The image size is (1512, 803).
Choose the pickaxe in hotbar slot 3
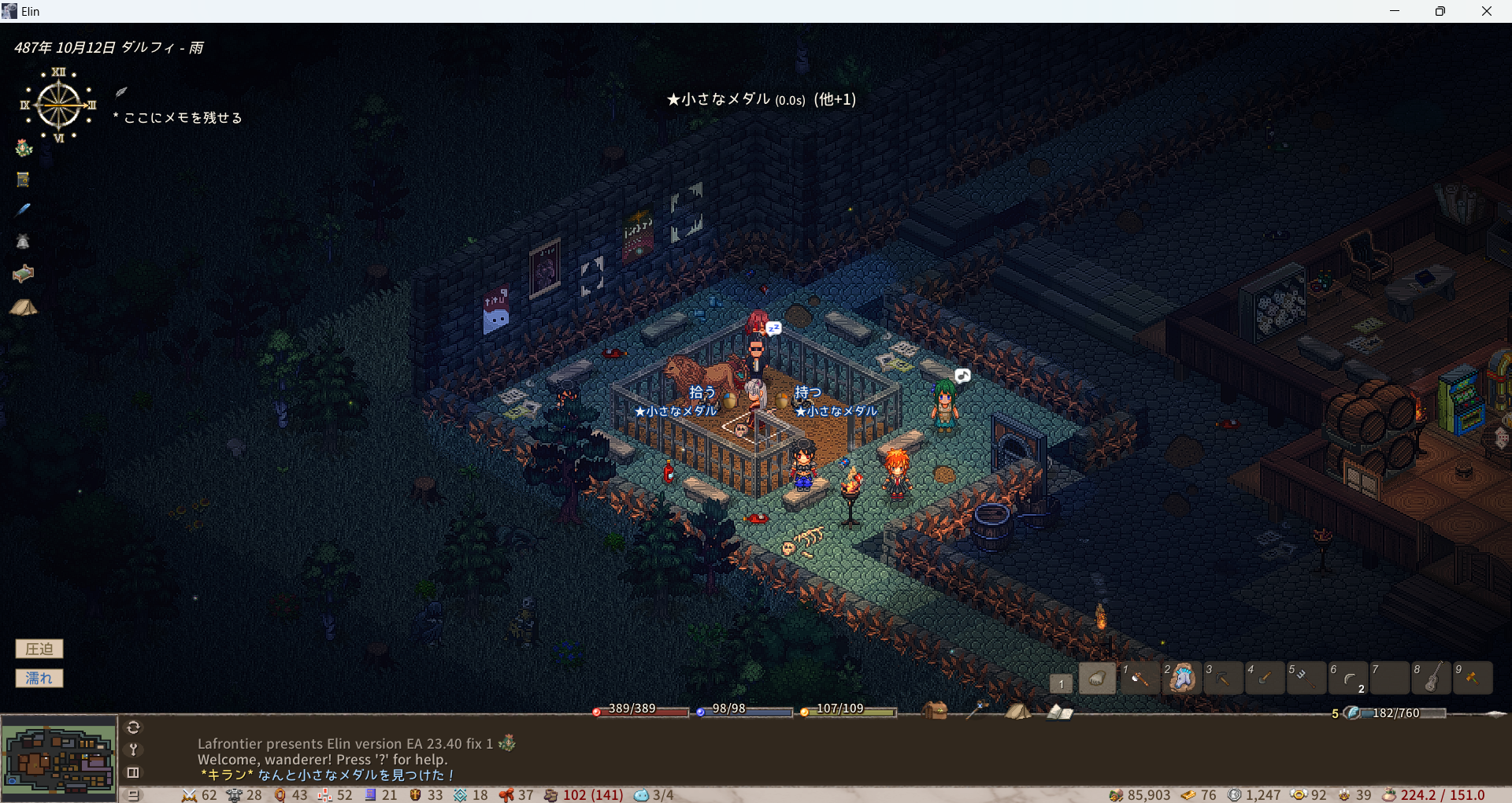click(x=1223, y=678)
